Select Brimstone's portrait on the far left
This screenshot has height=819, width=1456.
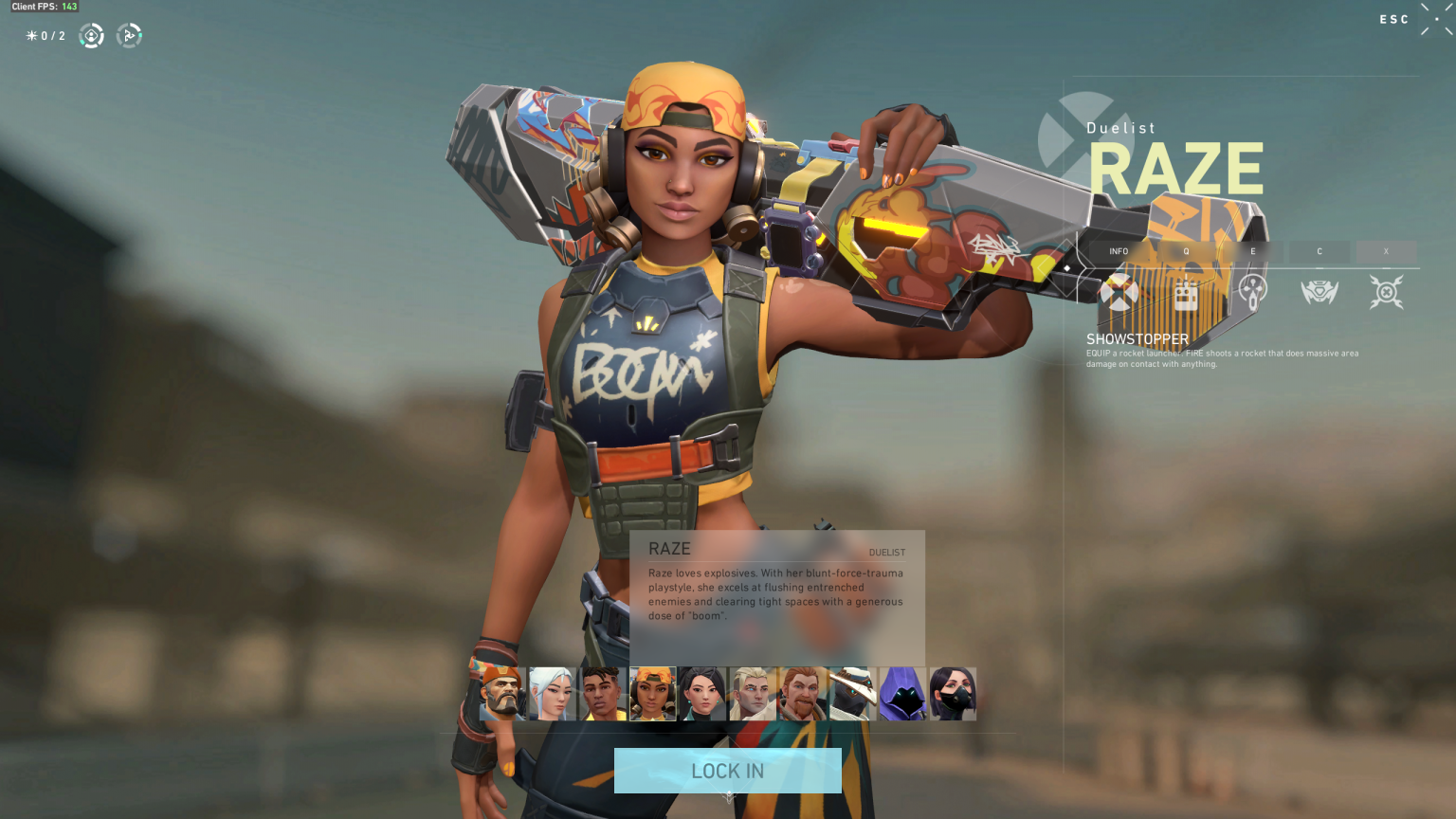(x=500, y=692)
